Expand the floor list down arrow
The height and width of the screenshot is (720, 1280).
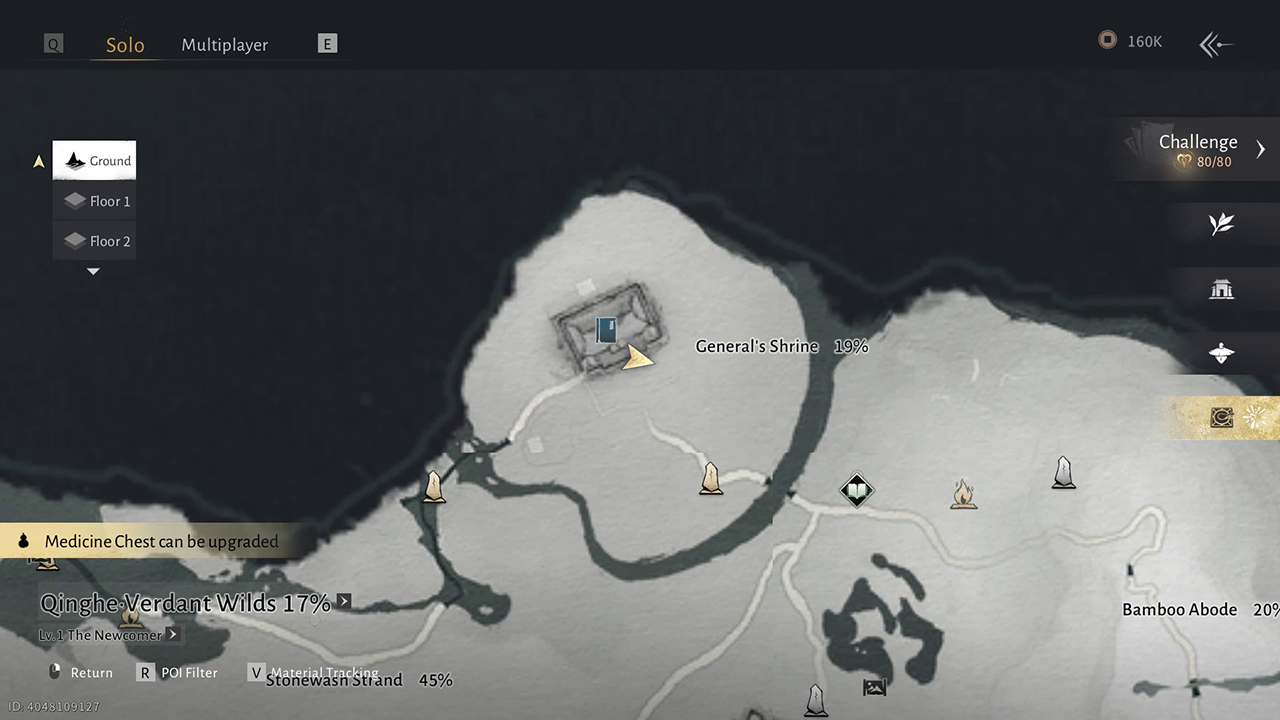tap(93, 271)
